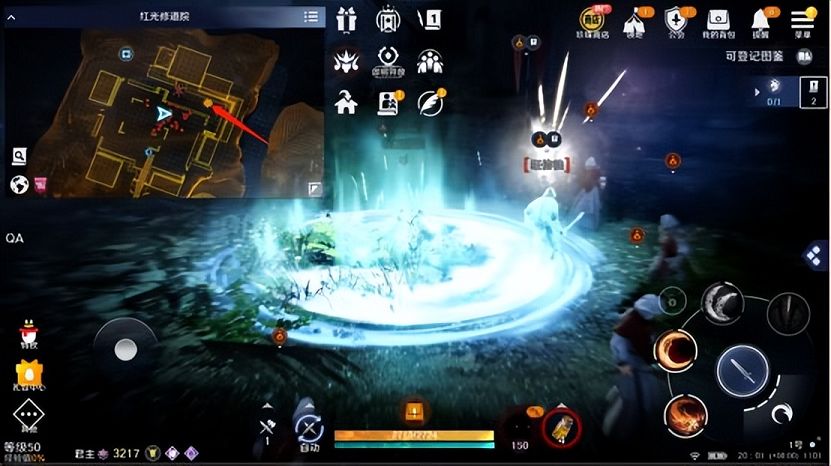Screen dimensions: 831x466
Task: Expand the minimap with the corner button
Action: coord(314,188)
